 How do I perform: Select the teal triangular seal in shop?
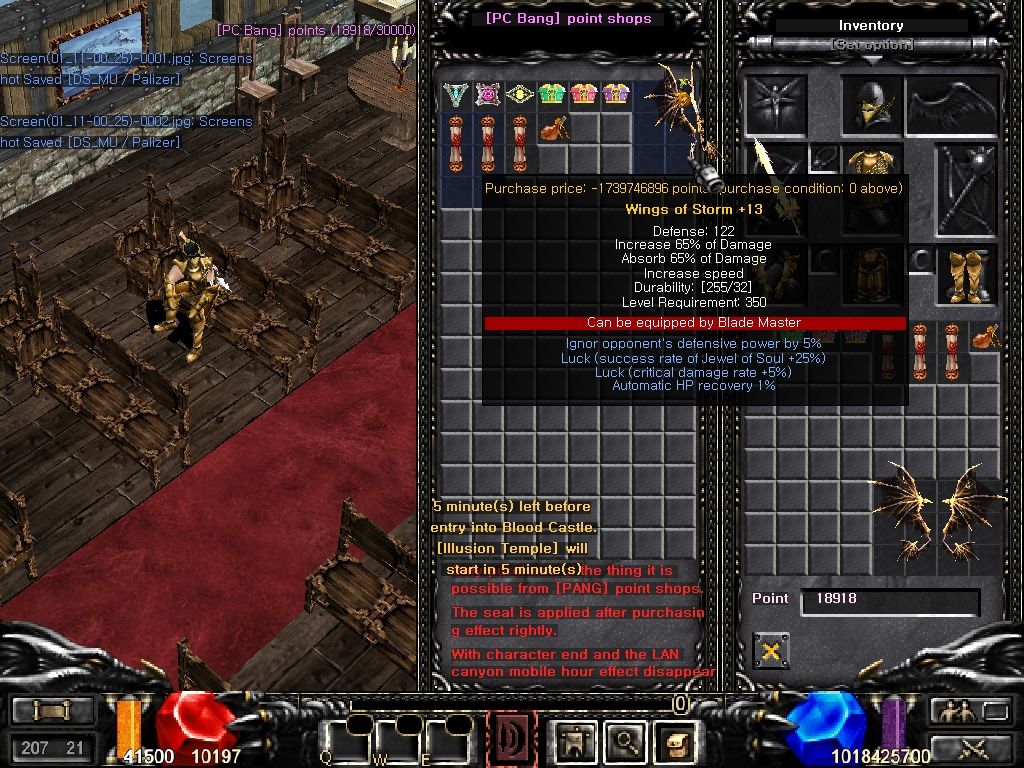point(457,96)
